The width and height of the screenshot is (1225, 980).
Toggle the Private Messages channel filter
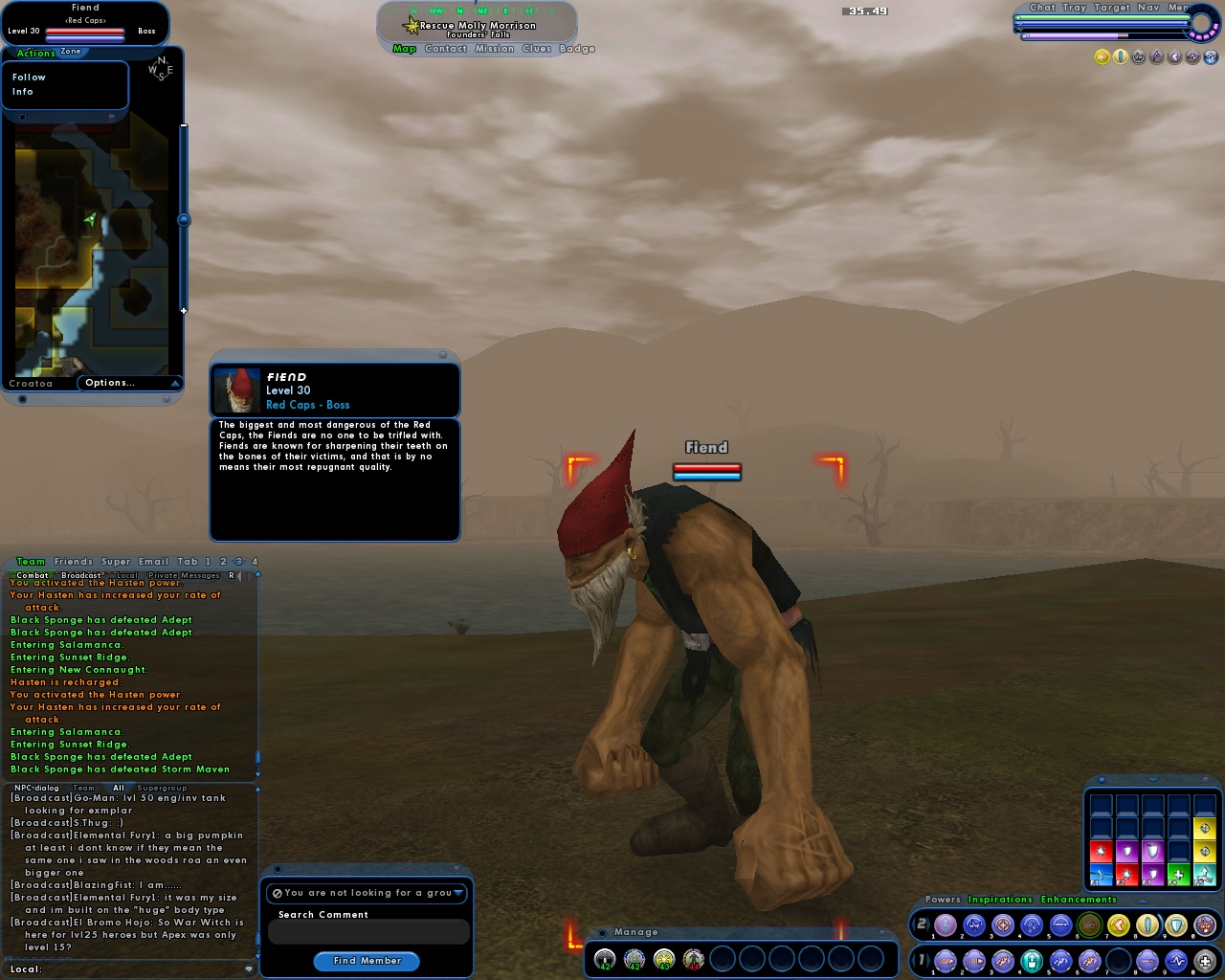click(184, 575)
